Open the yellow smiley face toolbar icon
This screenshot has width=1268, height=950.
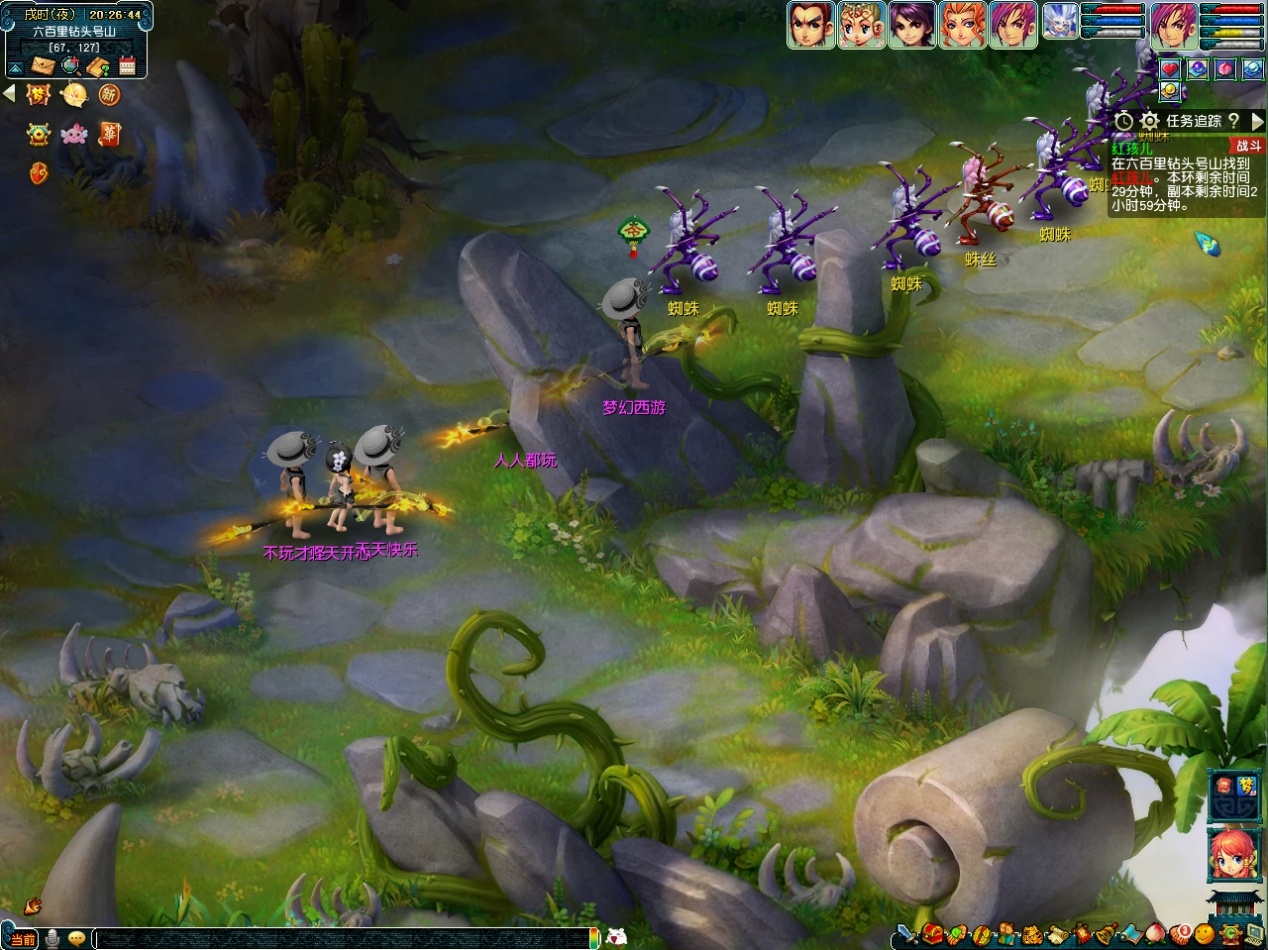click(1205, 934)
